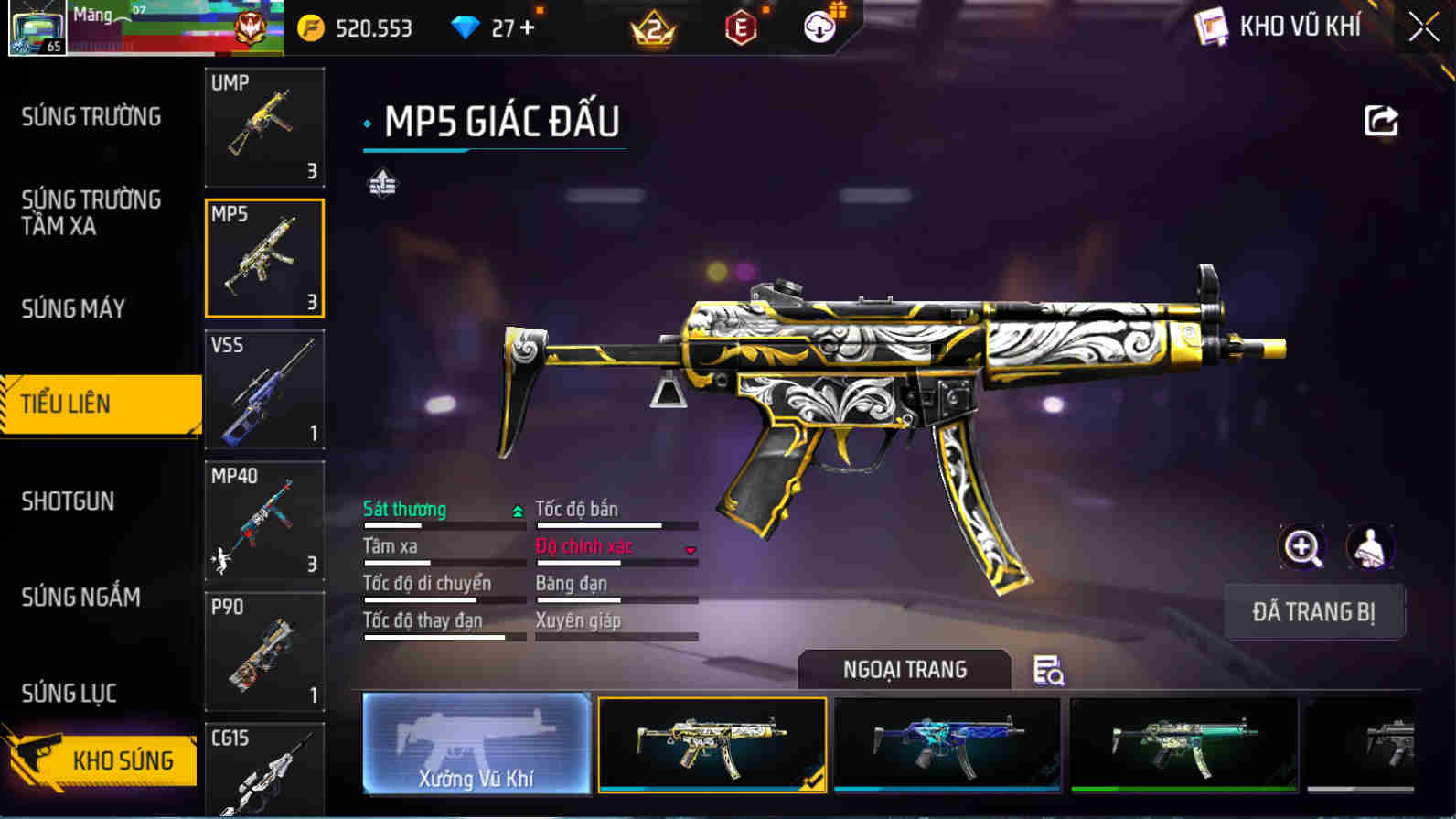Open the gift download cloud icon
This screenshot has width=1456, height=819.
(820, 27)
